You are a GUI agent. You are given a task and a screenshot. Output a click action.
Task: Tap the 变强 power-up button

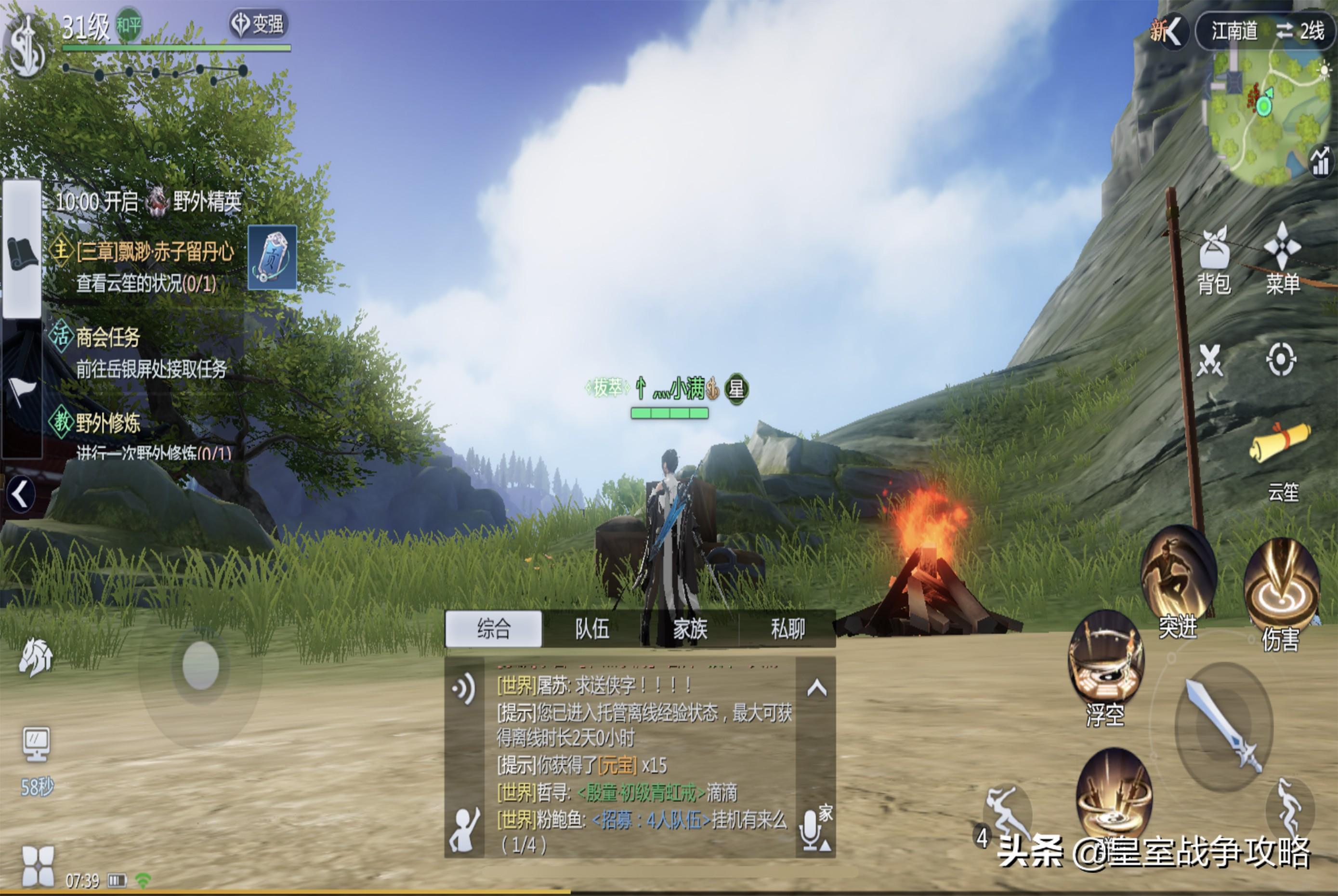pos(258,24)
